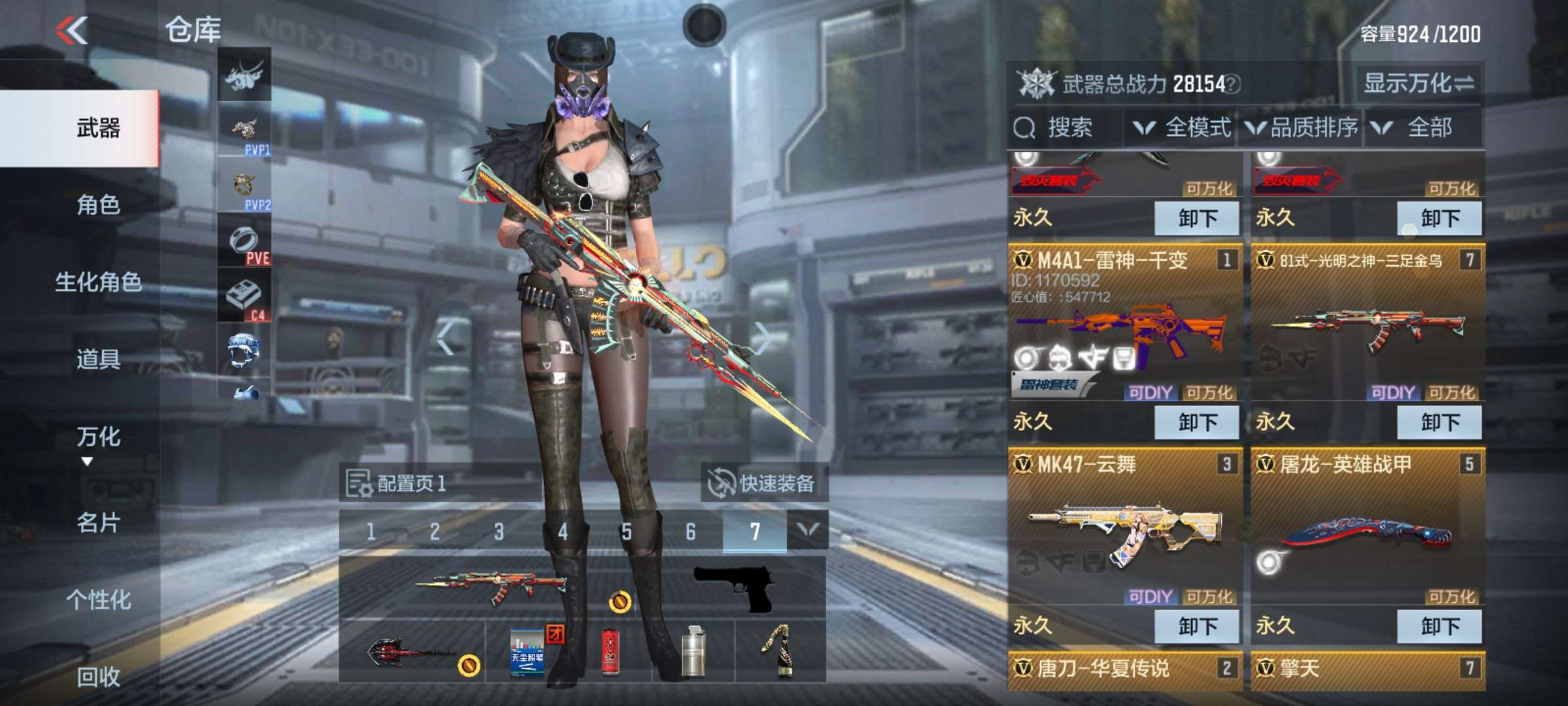Open the 角色 character section
Image resolution: width=1568 pixels, height=706 pixels.
click(98, 205)
